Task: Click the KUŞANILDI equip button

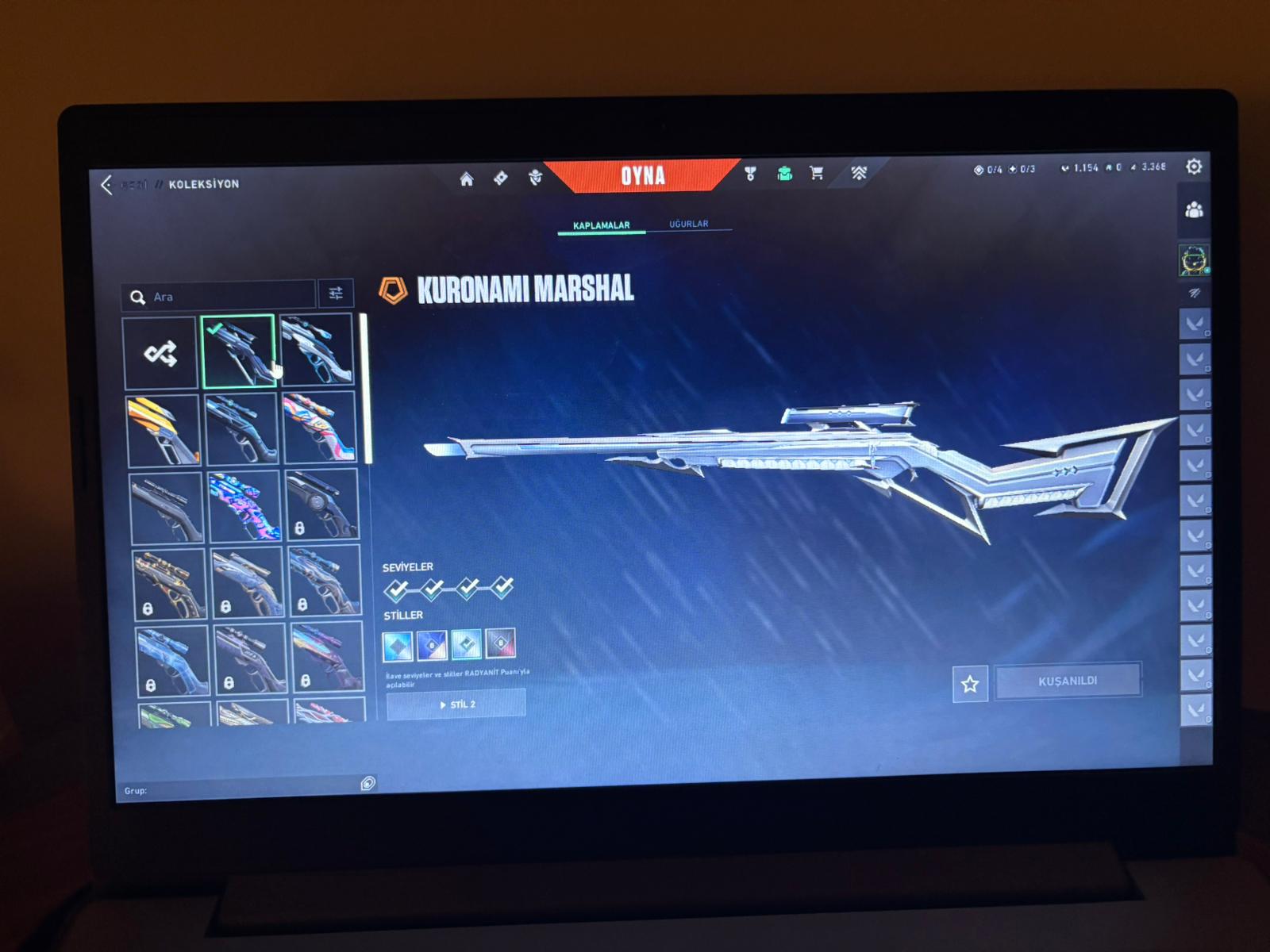Action: [x=1068, y=681]
